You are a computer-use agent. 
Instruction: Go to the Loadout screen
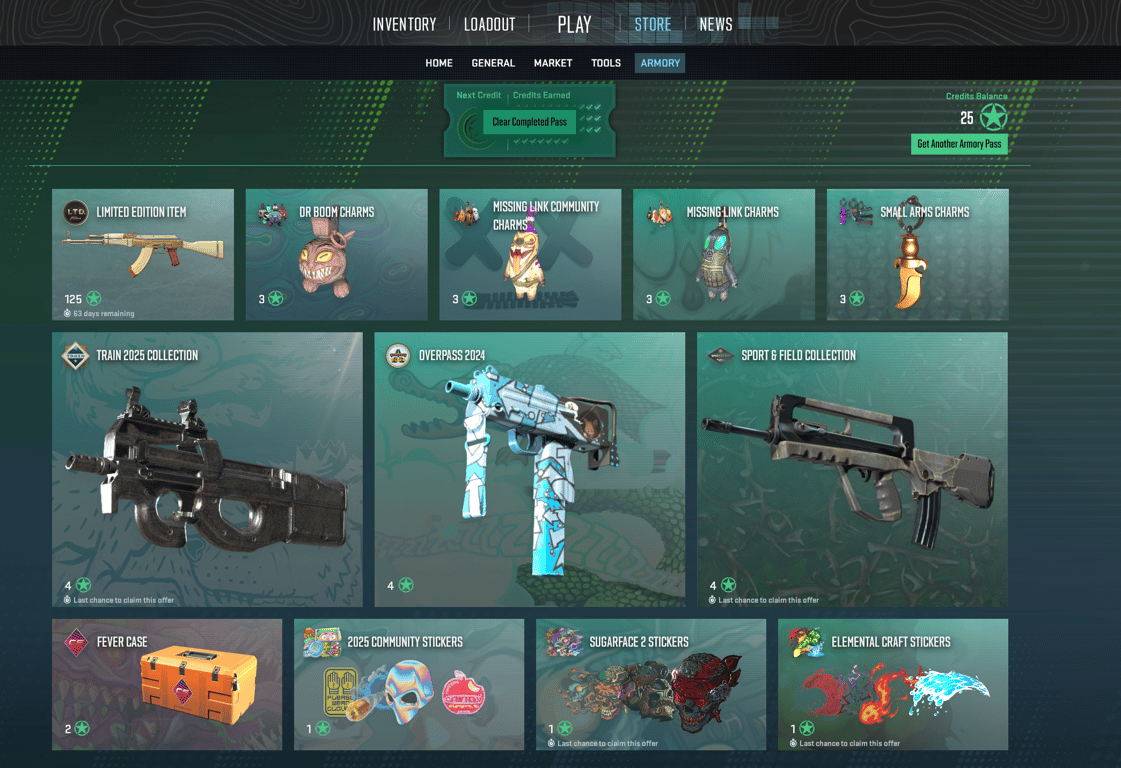click(489, 25)
